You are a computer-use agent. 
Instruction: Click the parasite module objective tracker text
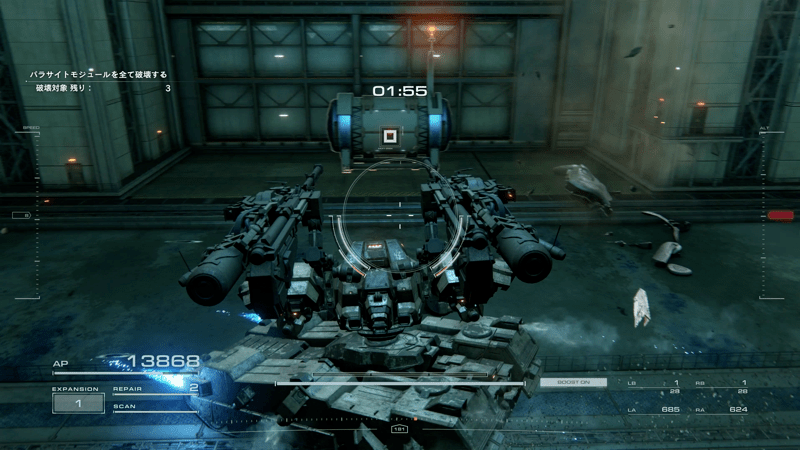pyautogui.click(x=98, y=75)
